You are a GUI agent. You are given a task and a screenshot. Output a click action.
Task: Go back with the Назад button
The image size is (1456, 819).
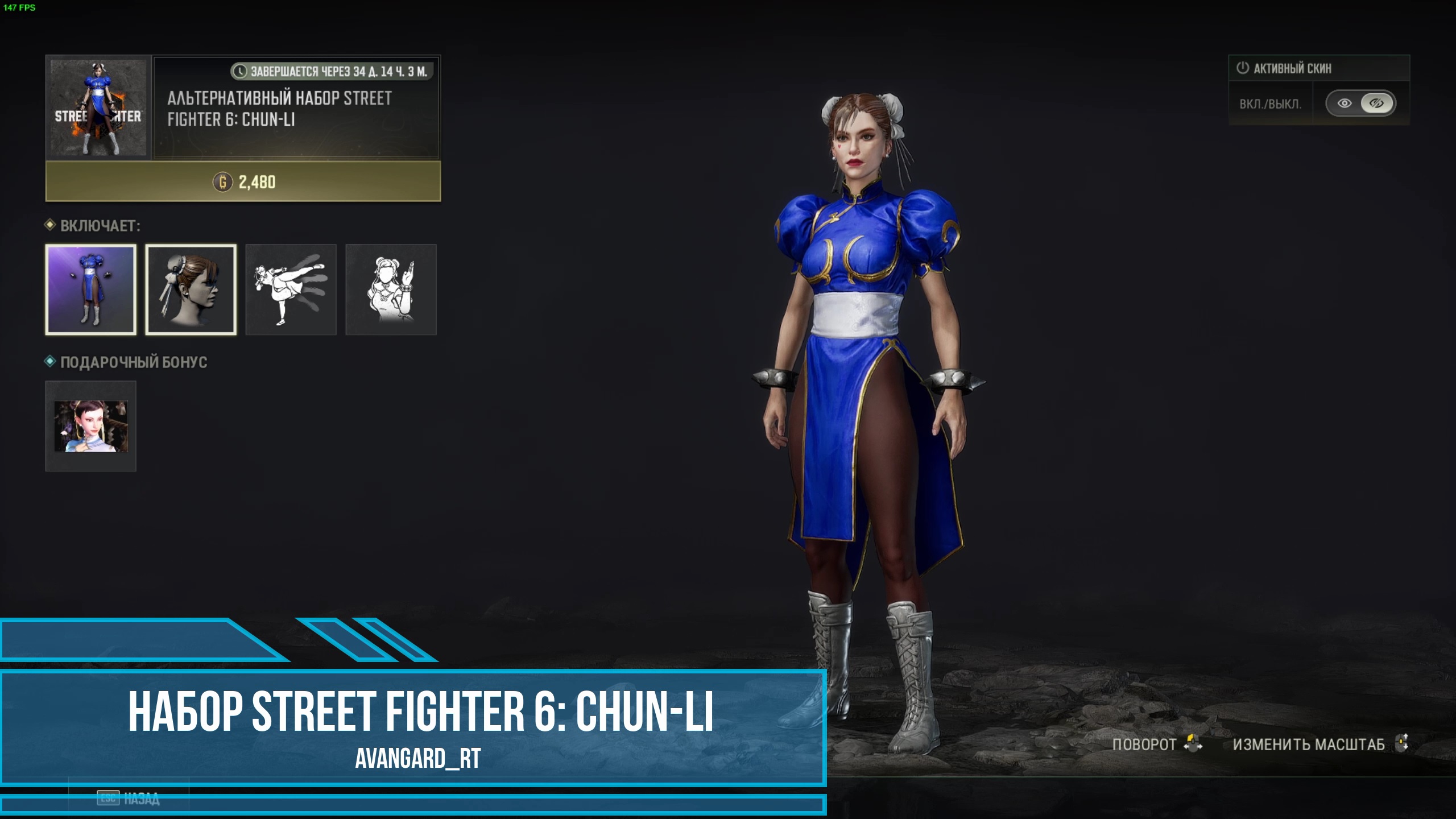click(129, 799)
